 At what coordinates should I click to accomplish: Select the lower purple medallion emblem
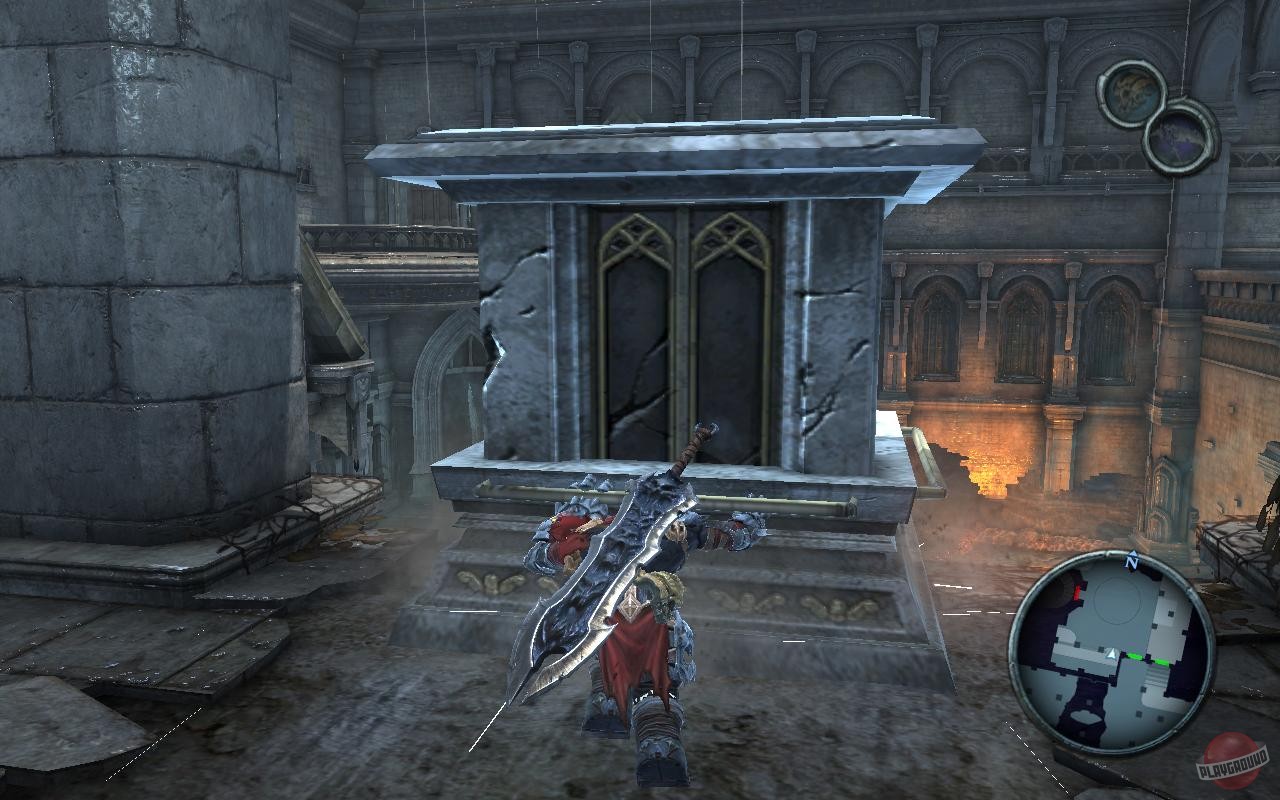click(1178, 137)
